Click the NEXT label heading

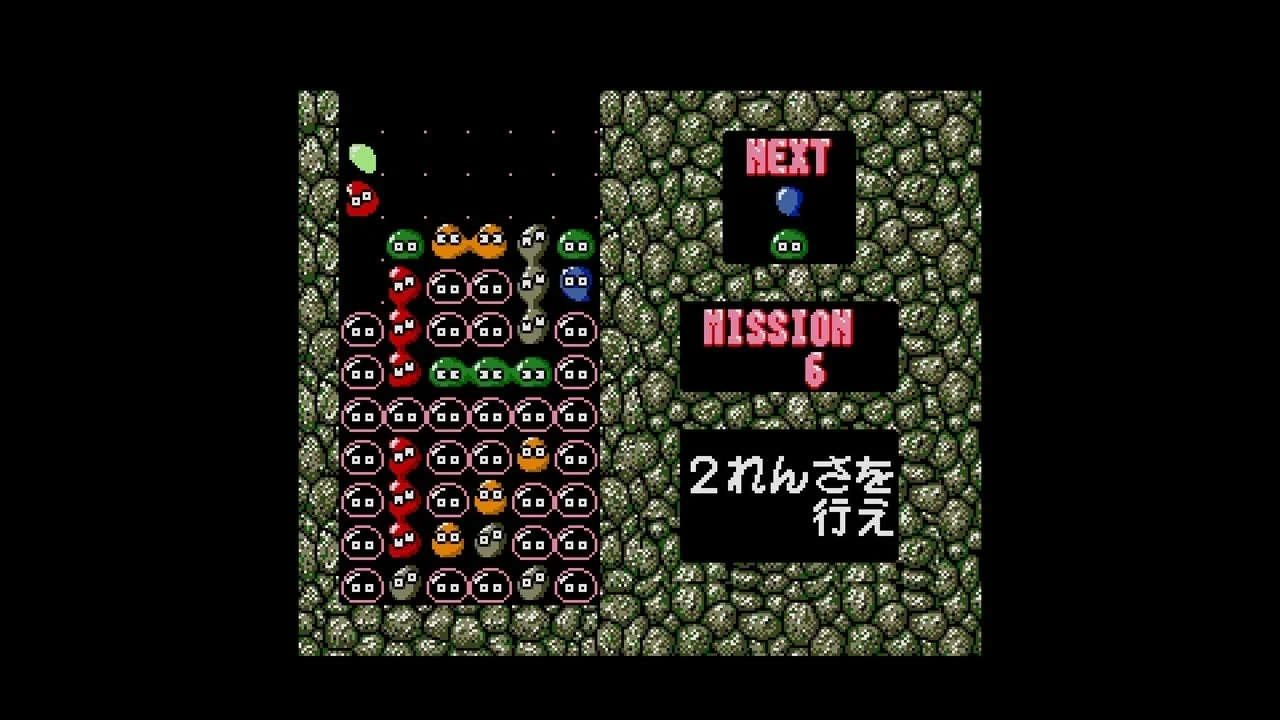click(789, 155)
